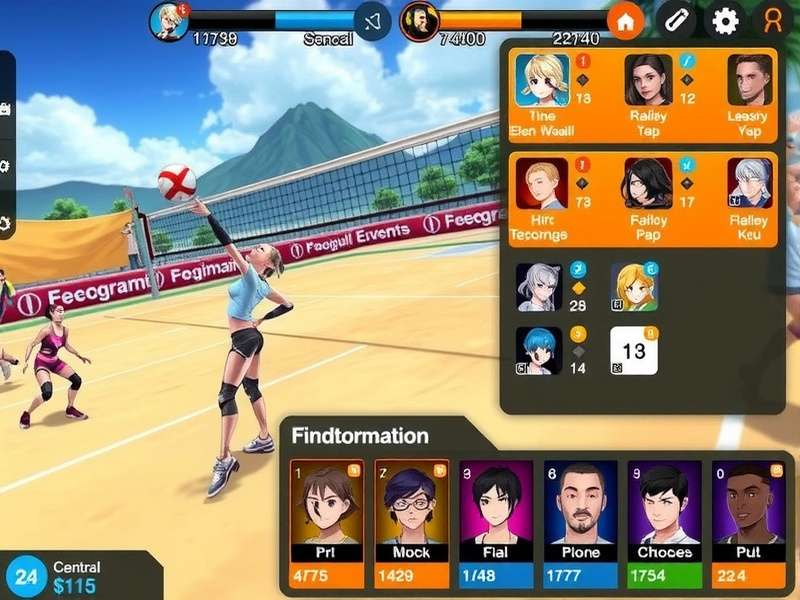Select the Raliey Yap player portrait
This screenshot has width=800, height=600.
(649, 80)
